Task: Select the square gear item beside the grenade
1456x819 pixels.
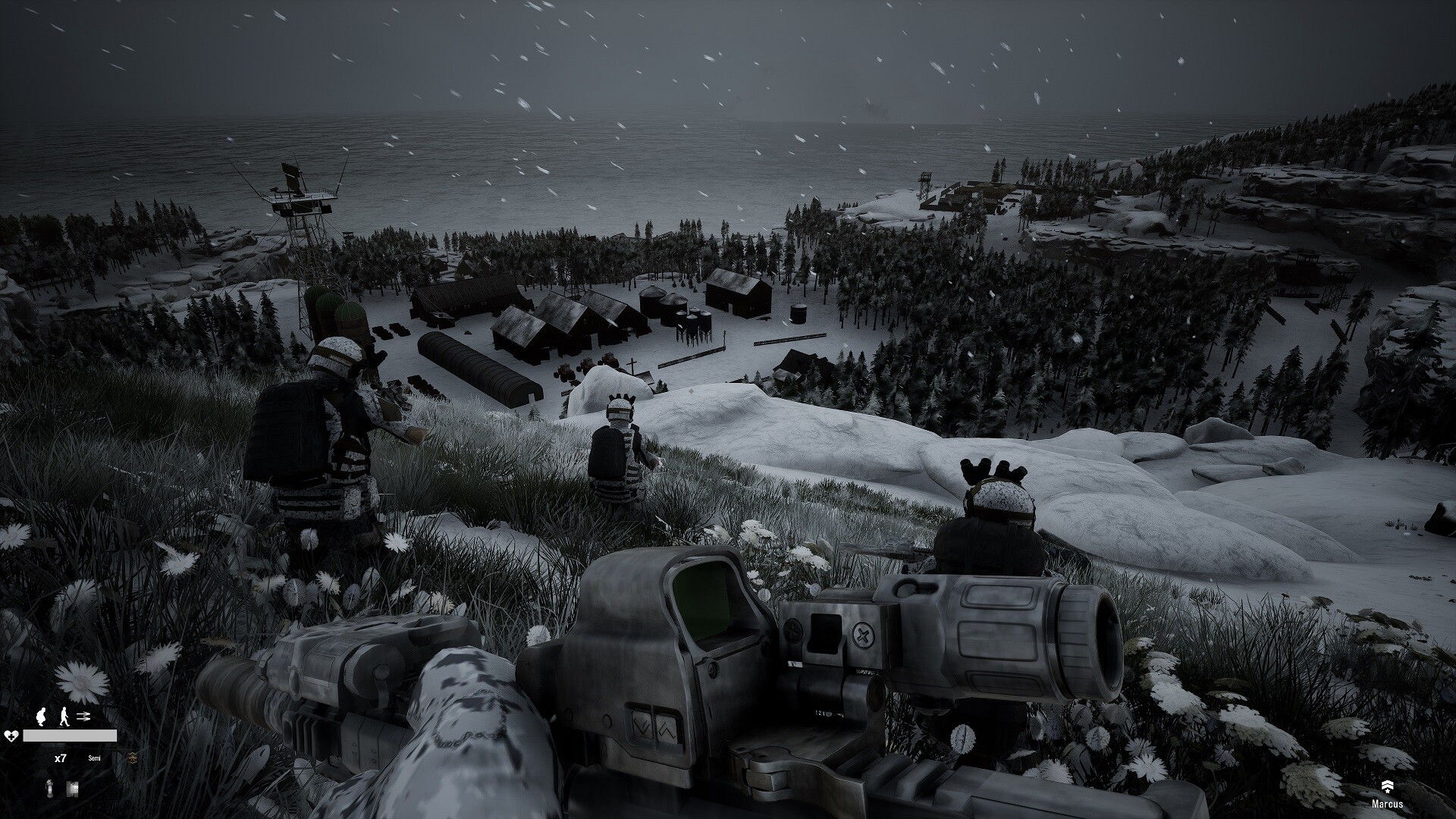Action: 72,789
